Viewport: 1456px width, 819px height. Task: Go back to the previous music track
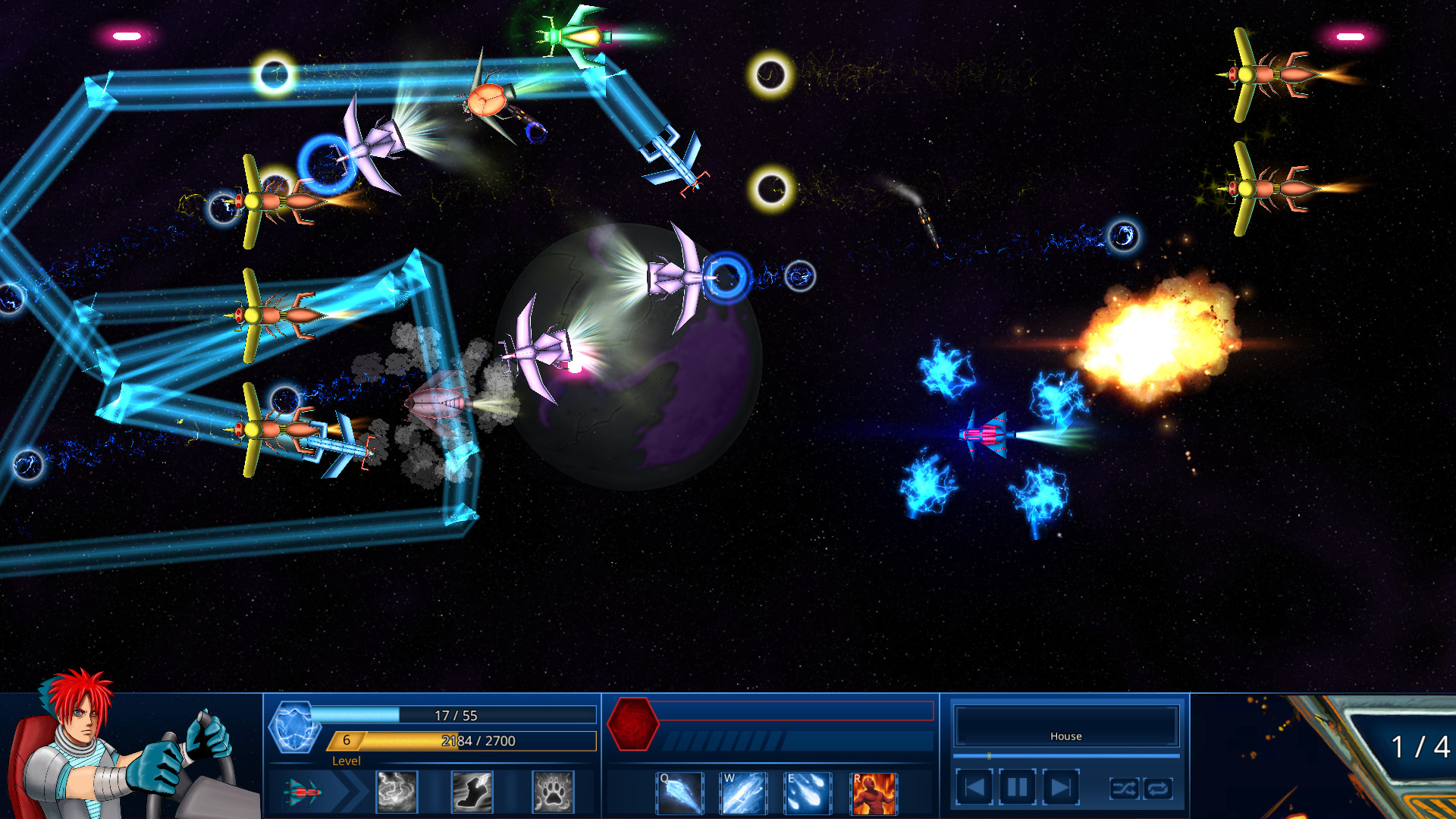[x=977, y=786]
